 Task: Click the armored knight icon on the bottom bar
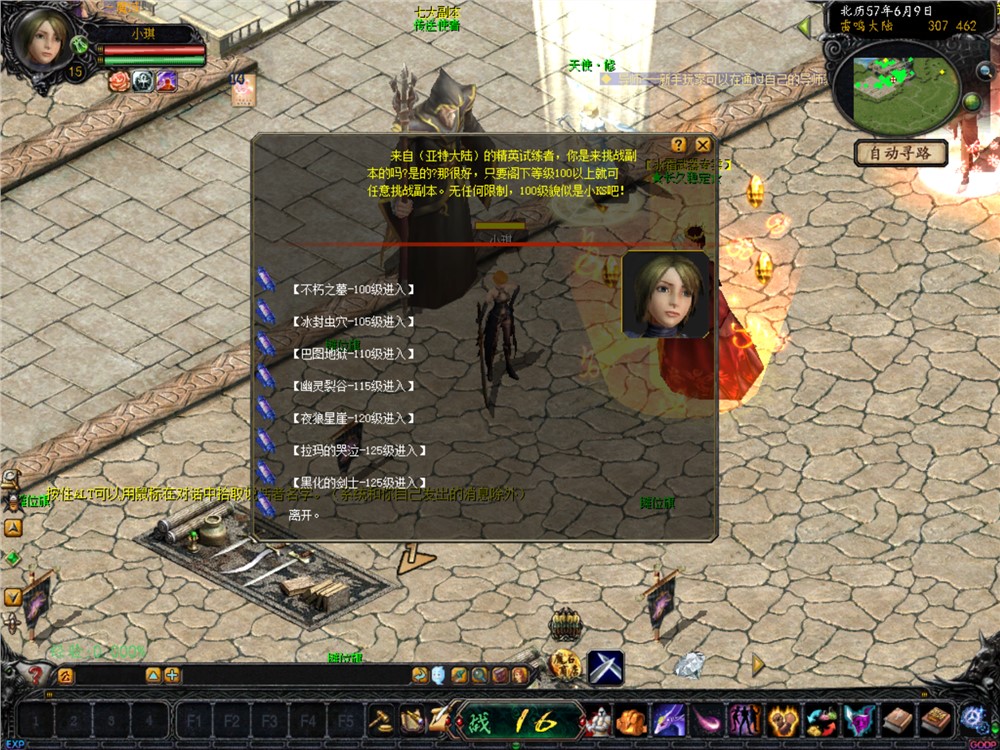pyautogui.click(x=598, y=719)
